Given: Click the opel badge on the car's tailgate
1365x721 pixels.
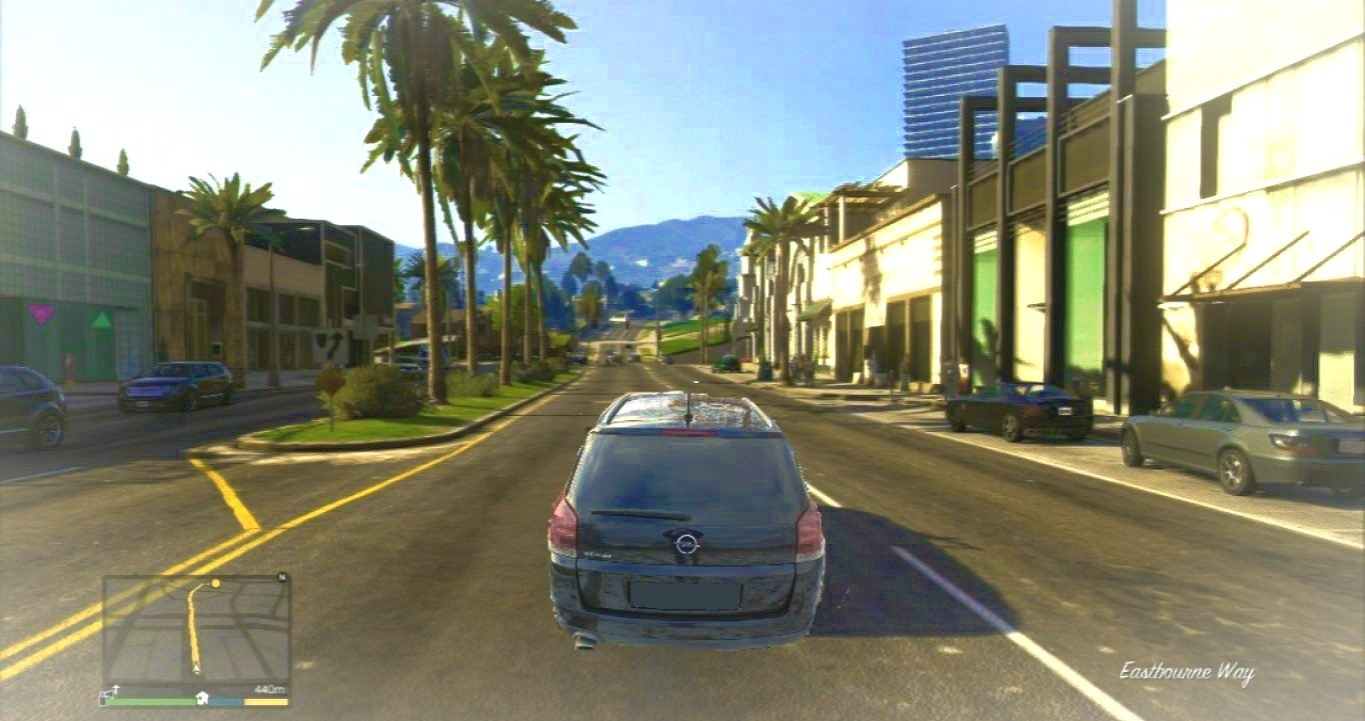Looking at the screenshot, I should (686, 543).
